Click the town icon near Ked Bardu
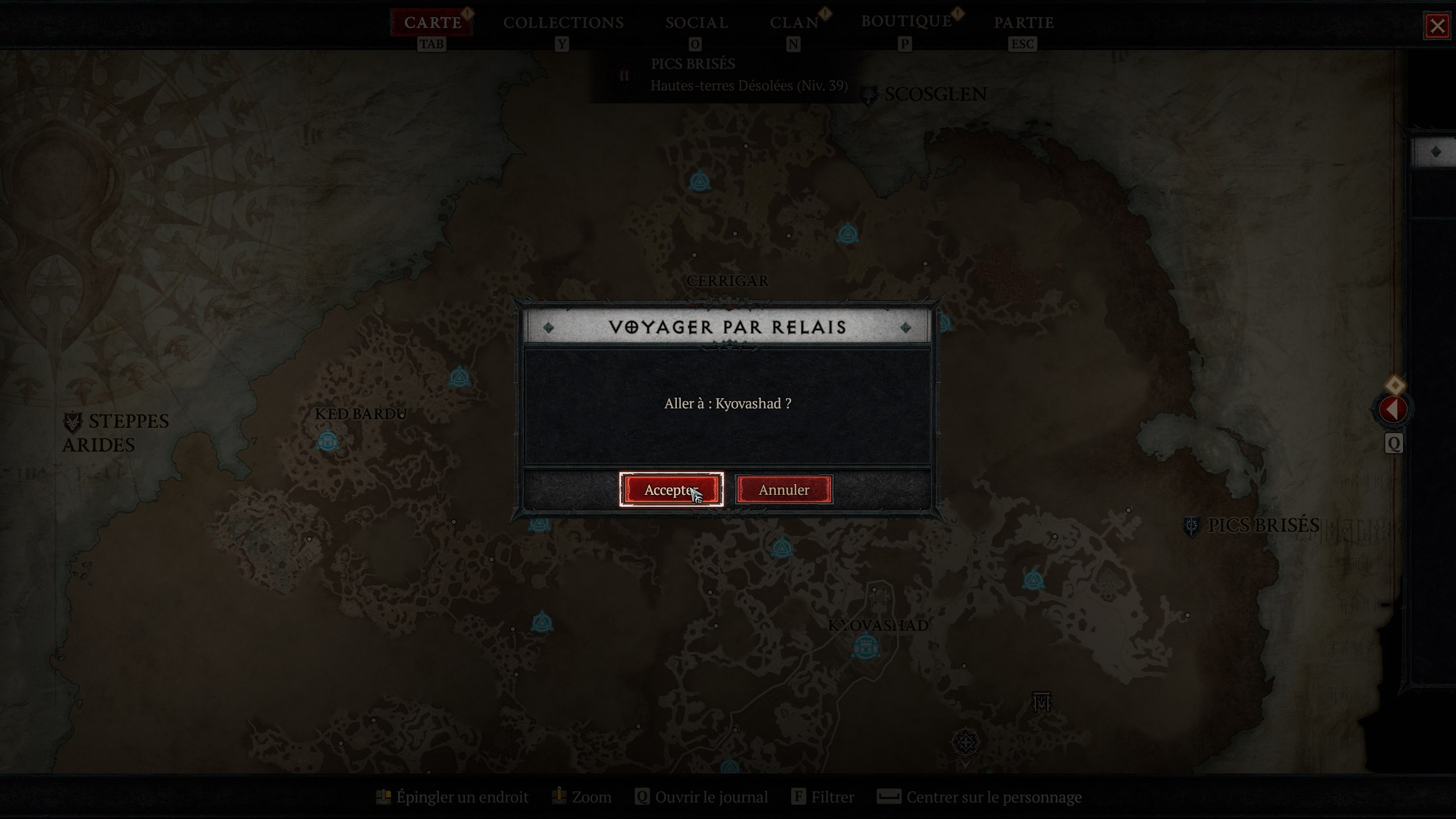This screenshot has width=1456, height=819. pos(329,440)
